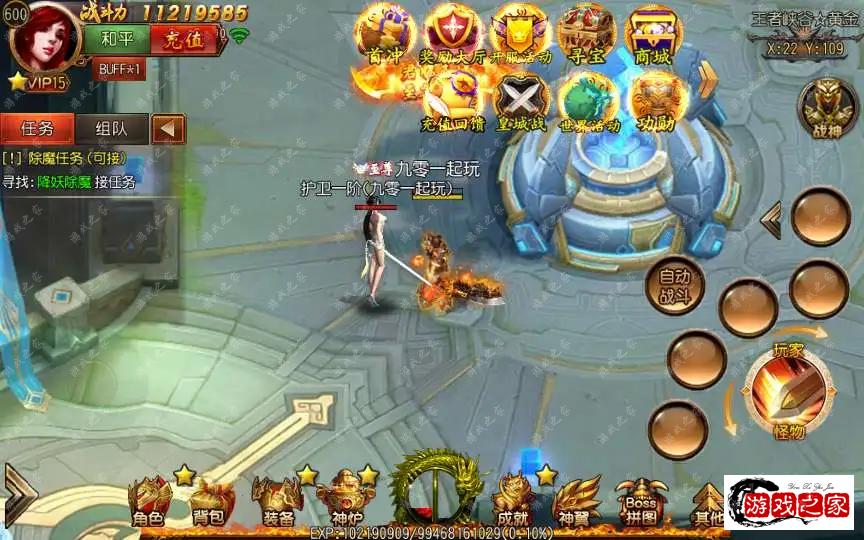864x540 pixels.
Task: Open the 首冲 first-recharge reward icon
Action: pos(386,33)
